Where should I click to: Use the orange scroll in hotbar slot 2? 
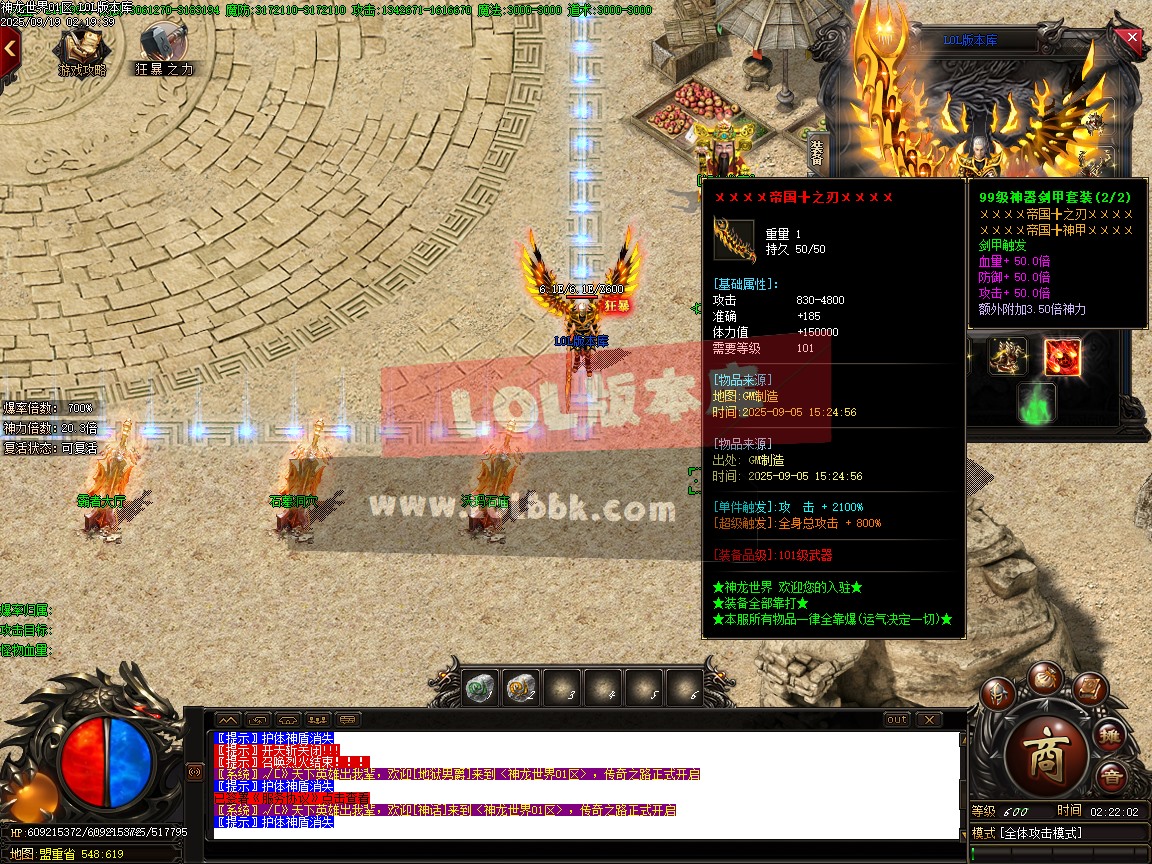[x=520, y=687]
